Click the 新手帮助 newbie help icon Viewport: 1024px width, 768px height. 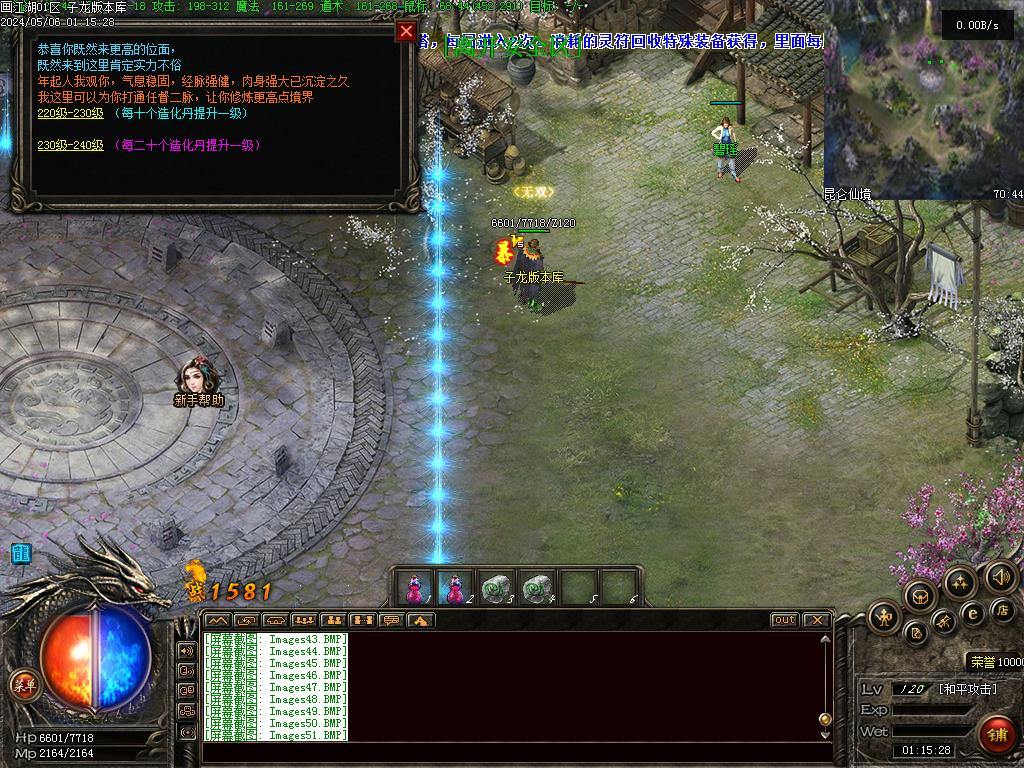[x=197, y=377]
